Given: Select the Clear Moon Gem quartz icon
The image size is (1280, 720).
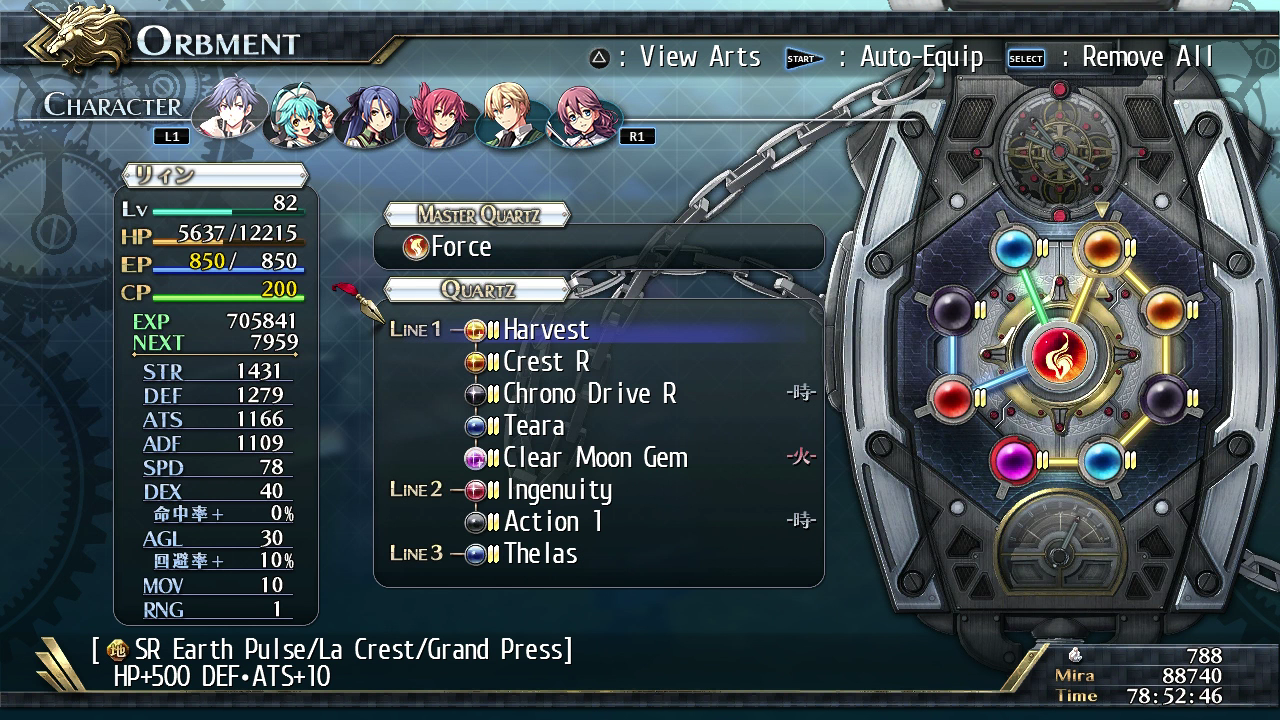Looking at the screenshot, I should click(x=475, y=457).
